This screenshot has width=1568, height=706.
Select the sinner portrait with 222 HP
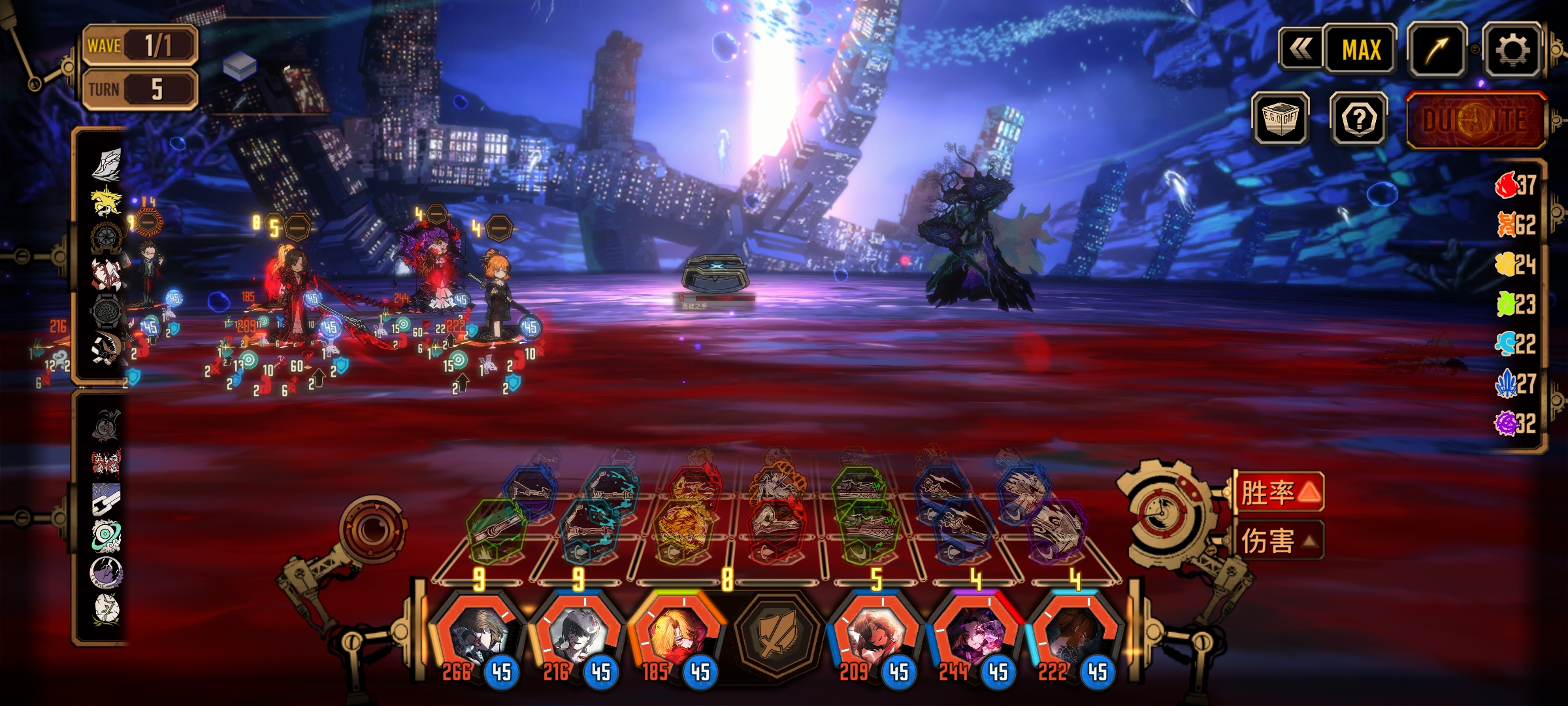(x=1074, y=634)
